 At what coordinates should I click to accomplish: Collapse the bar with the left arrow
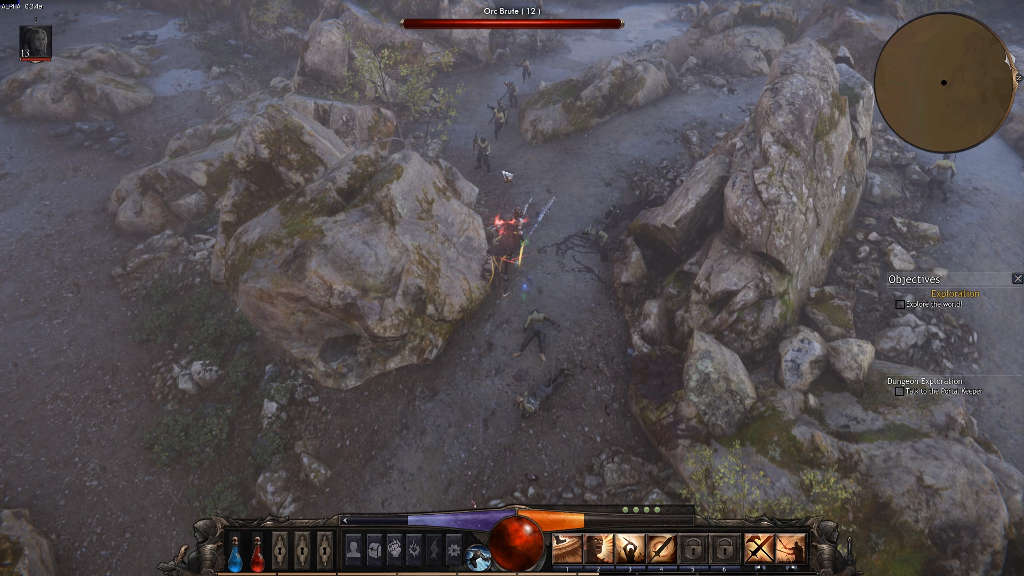point(345,520)
